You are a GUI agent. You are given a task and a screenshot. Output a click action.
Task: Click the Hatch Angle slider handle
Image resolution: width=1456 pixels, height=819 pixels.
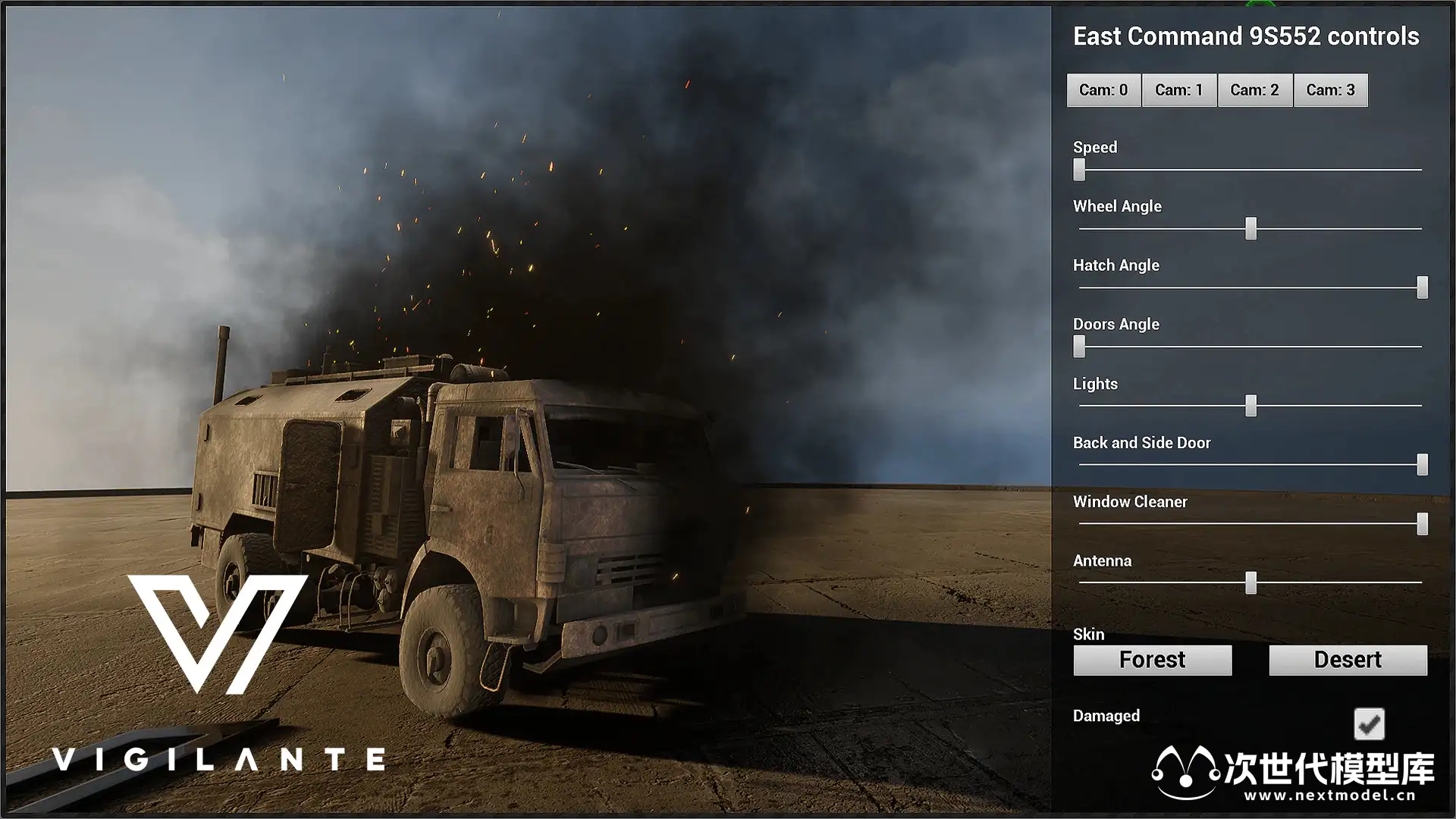[1423, 287]
